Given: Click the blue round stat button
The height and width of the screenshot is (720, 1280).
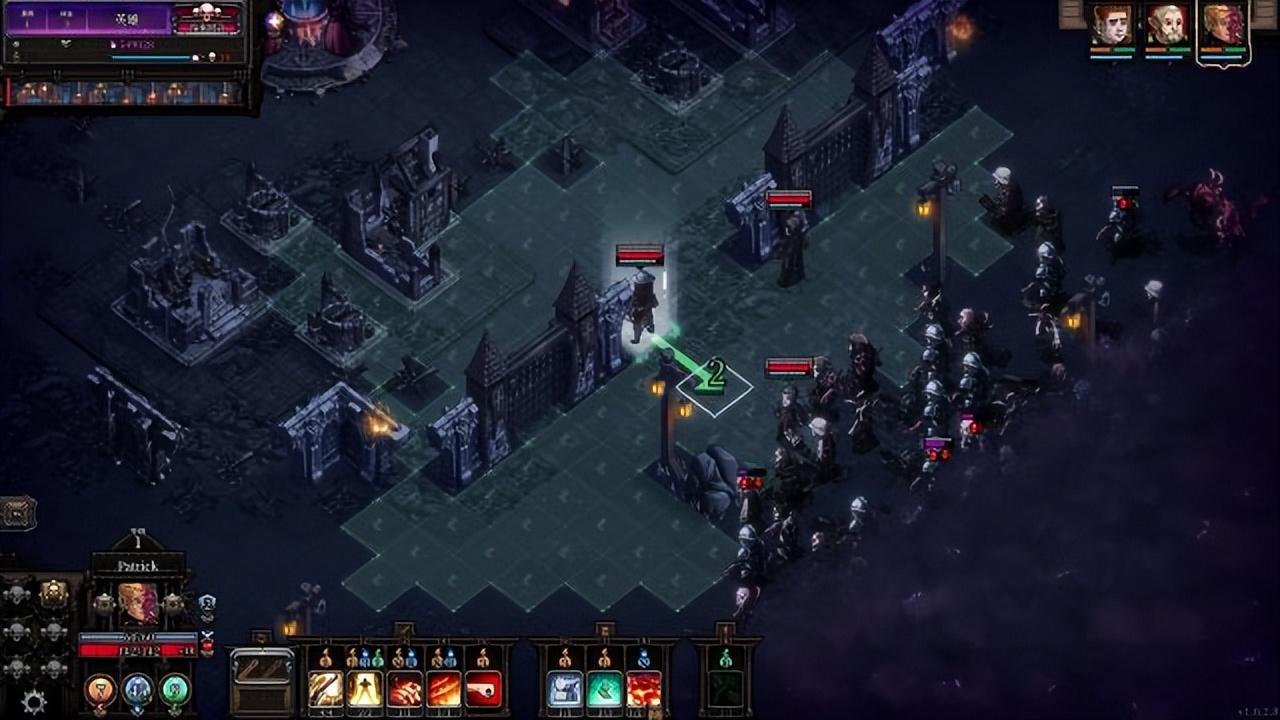Looking at the screenshot, I should coord(137,688).
